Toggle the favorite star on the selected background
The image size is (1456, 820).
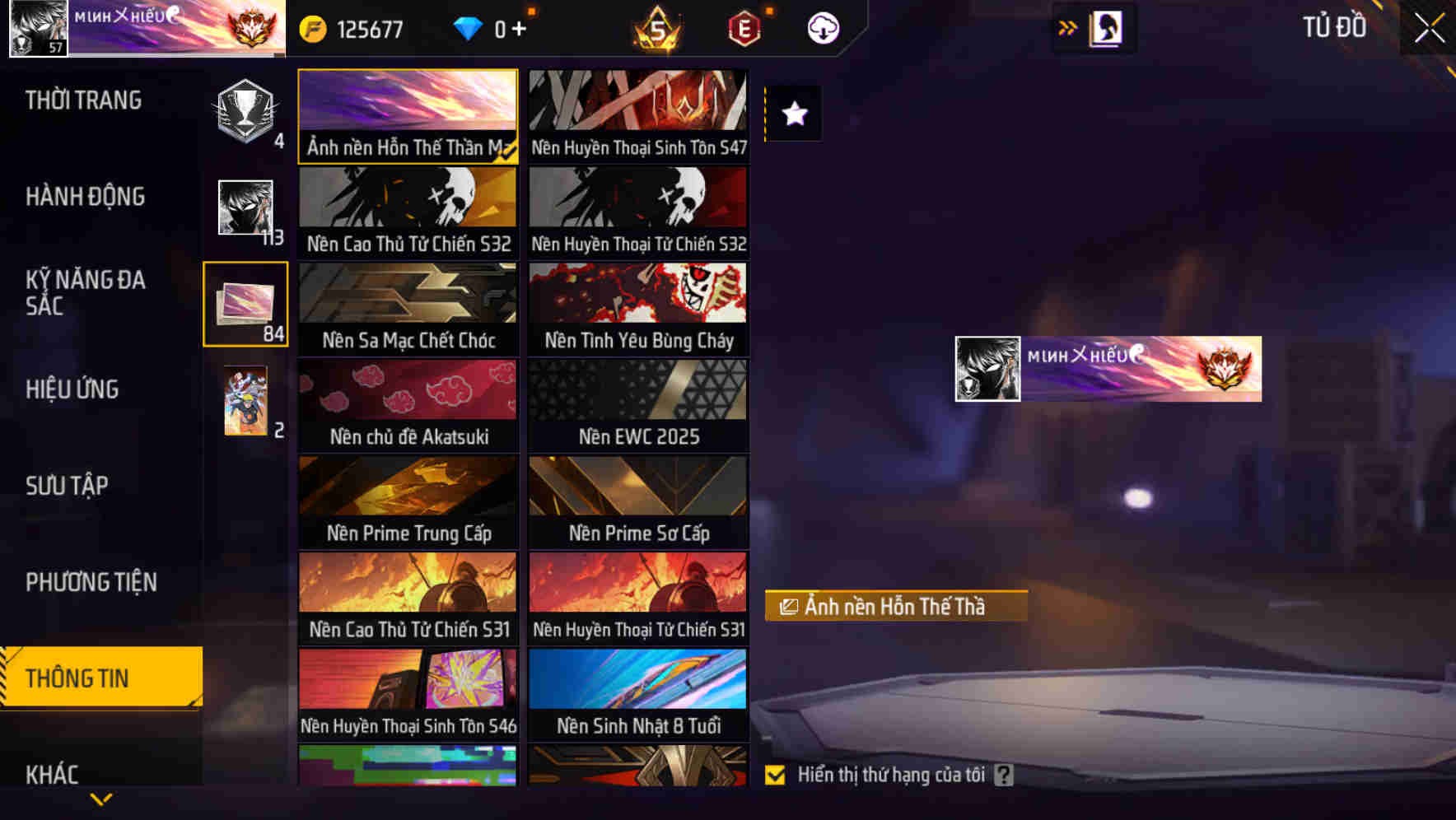(x=794, y=114)
